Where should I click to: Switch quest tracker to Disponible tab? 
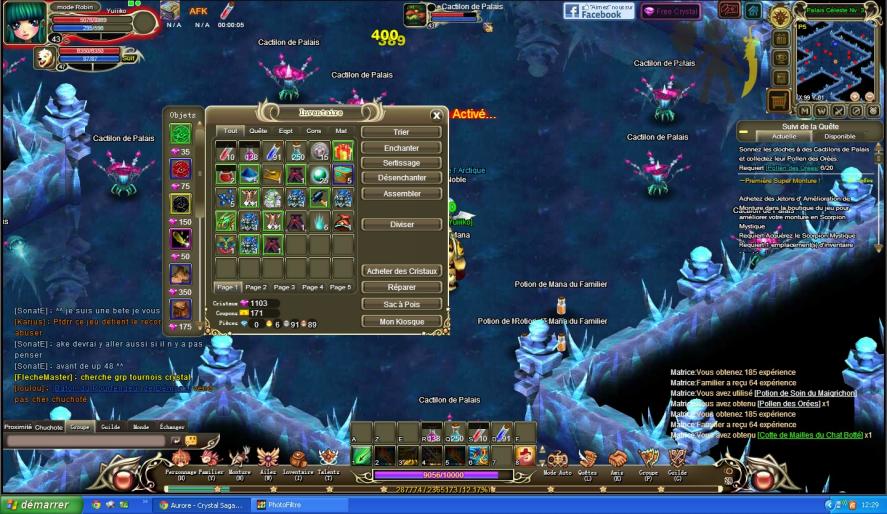(x=839, y=136)
